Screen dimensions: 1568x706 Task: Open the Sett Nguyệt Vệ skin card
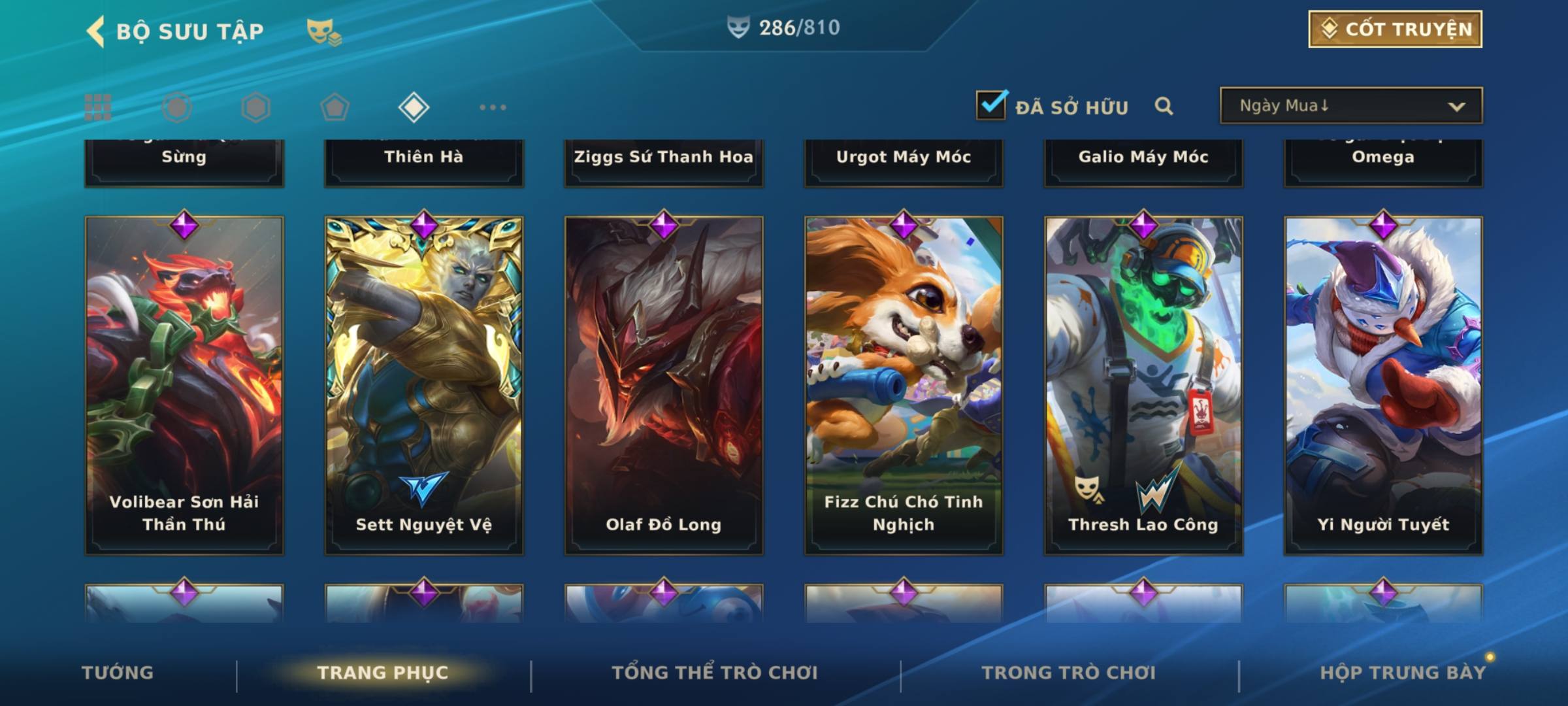tap(424, 386)
